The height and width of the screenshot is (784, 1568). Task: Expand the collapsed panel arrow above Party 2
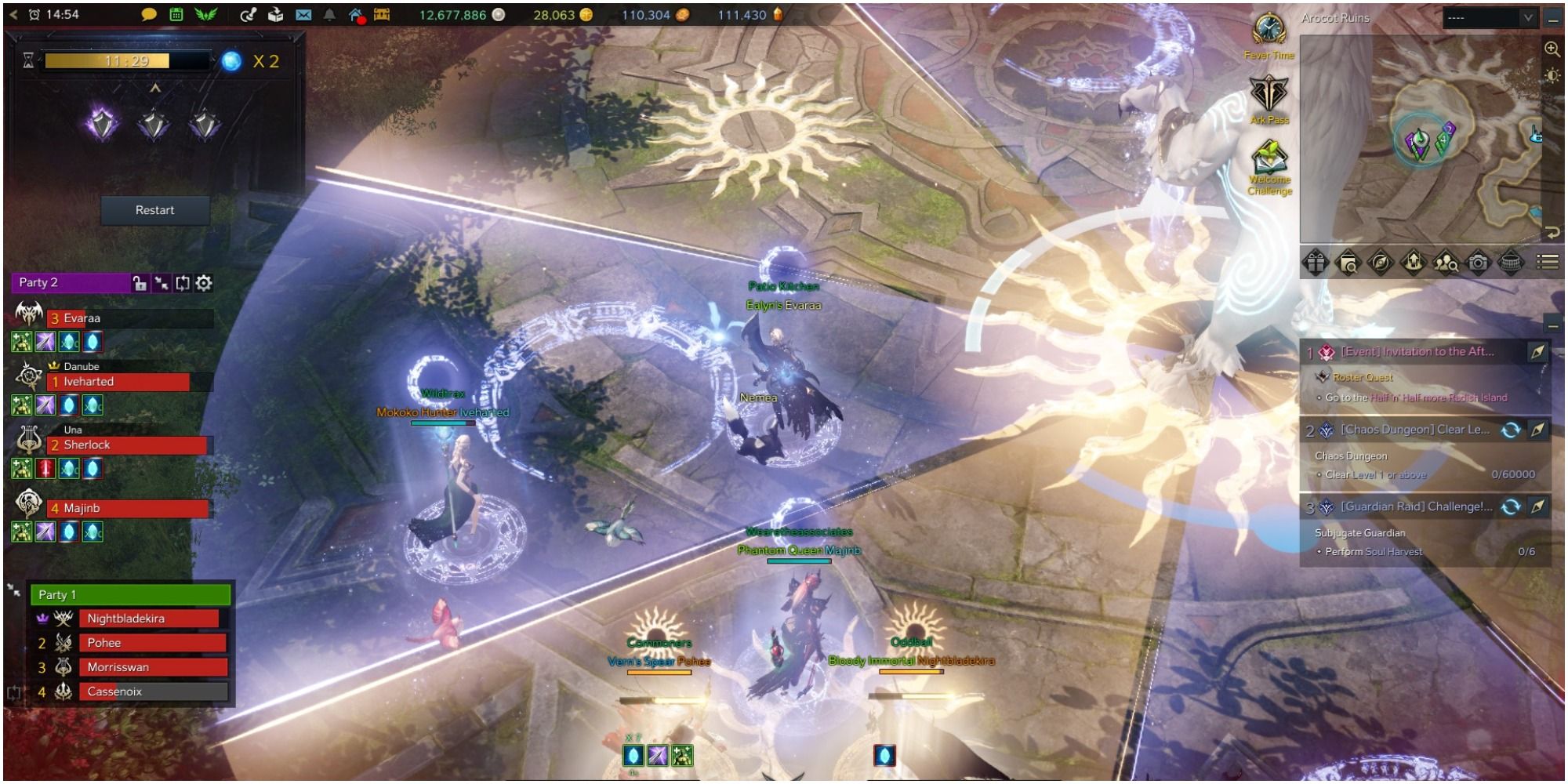coord(156,89)
